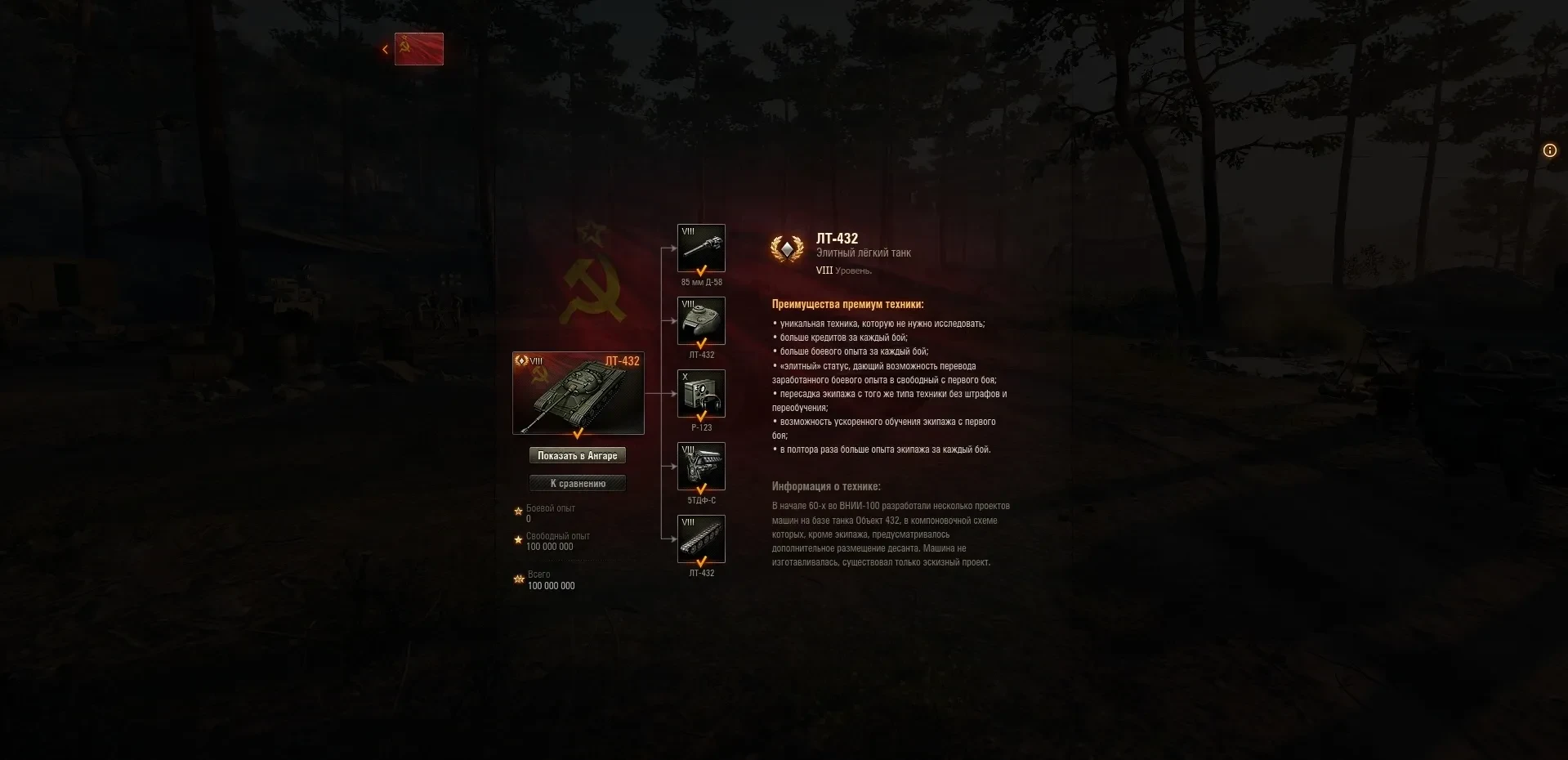Select the 85 мм Д-58 gun module

click(x=701, y=248)
